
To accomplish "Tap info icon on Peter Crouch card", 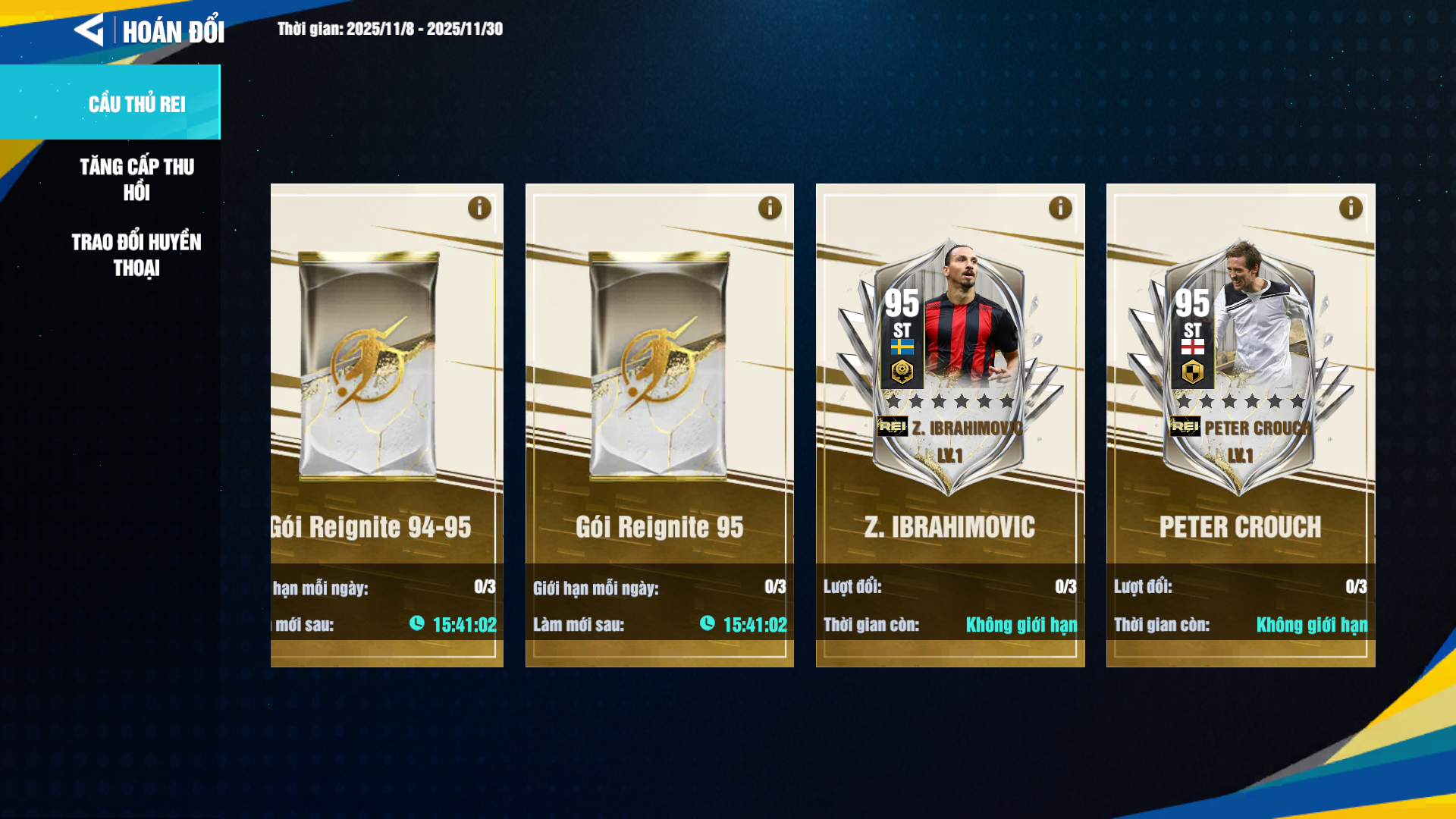I will point(1351,208).
